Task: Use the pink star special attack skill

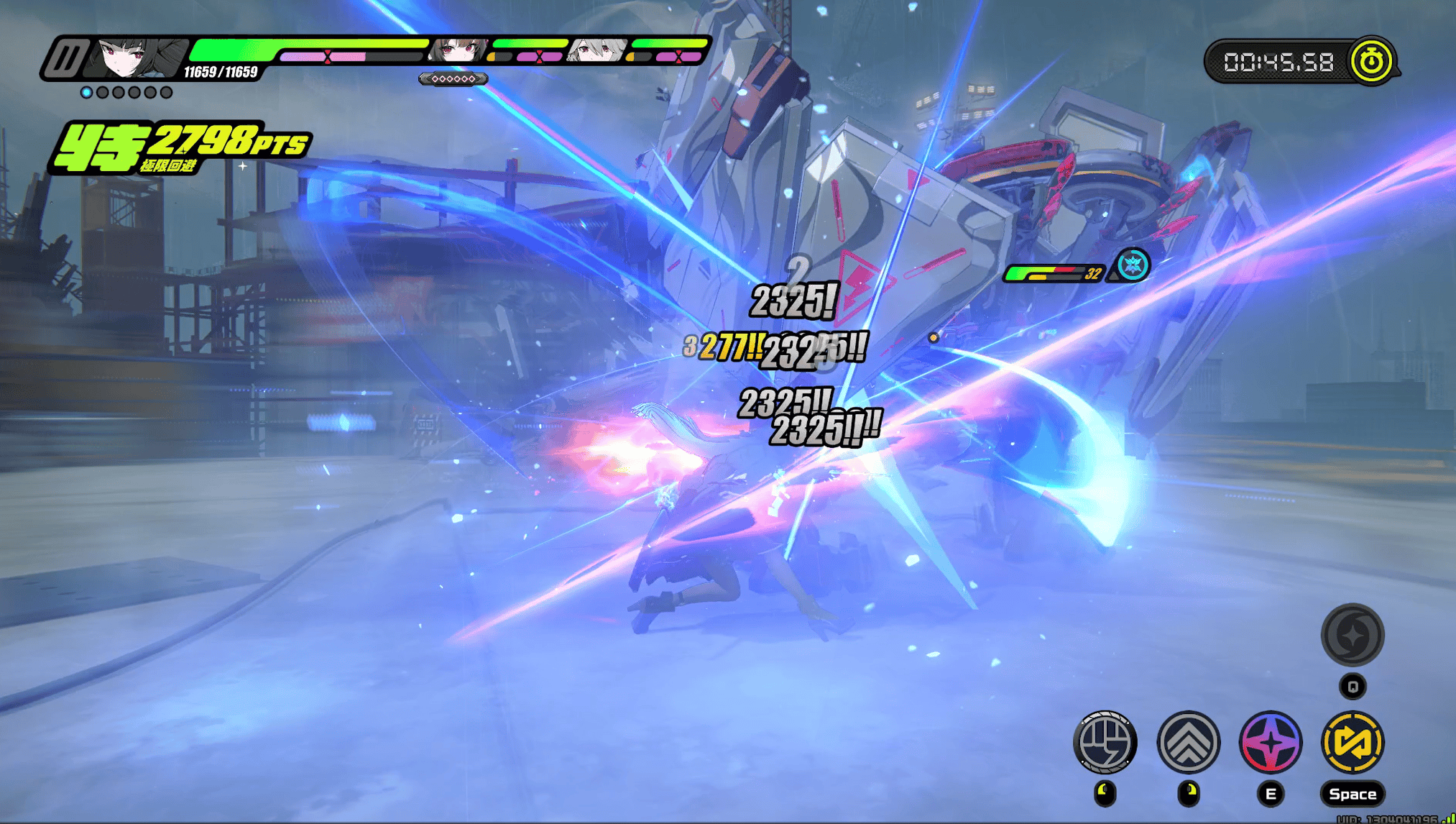Action: point(1271,741)
